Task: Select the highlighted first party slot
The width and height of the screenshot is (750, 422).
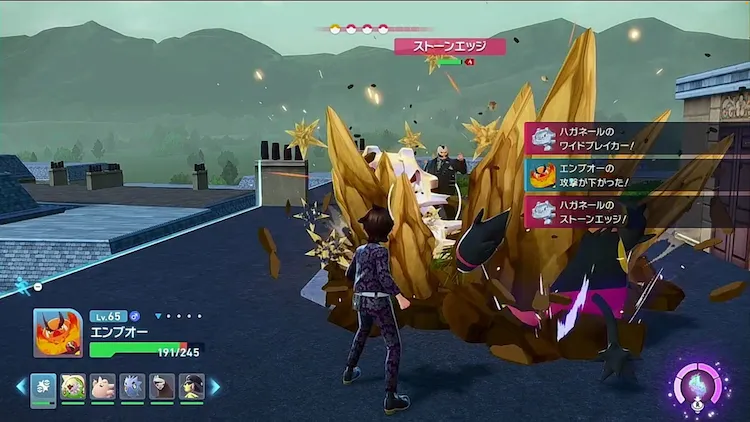Action: [43, 387]
